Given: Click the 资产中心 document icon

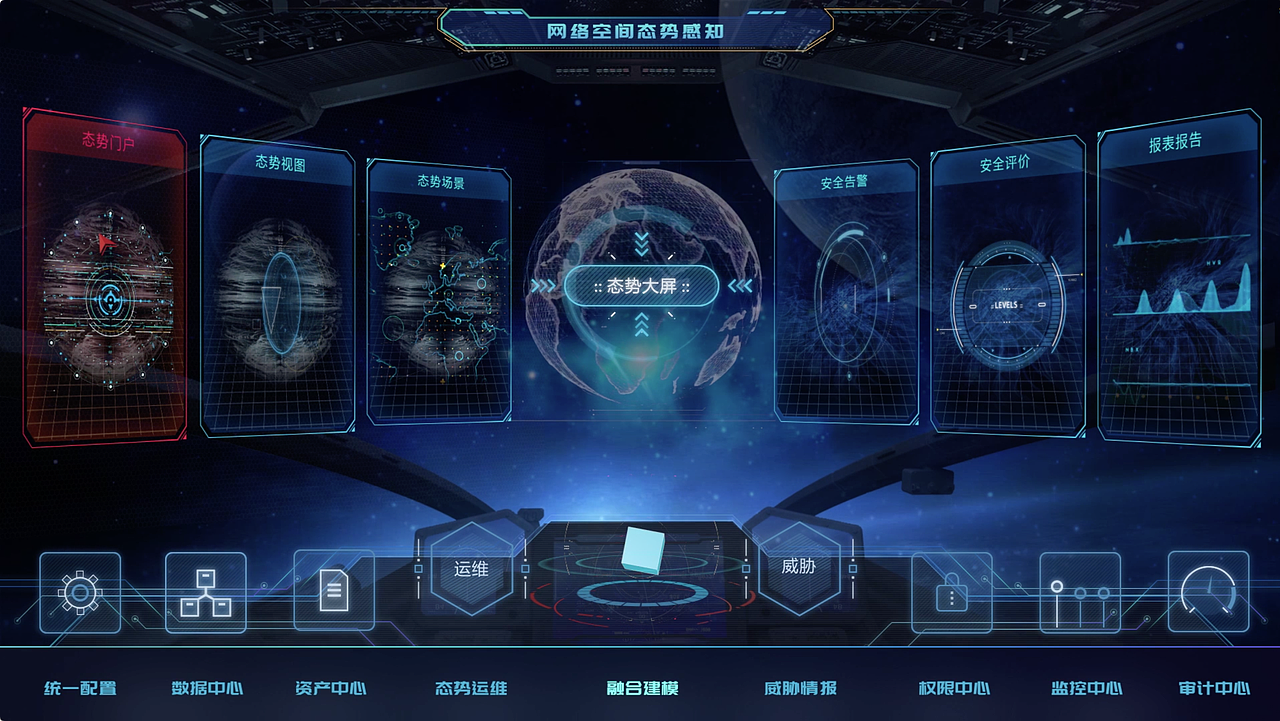Looking at the screenshot, I should [x=333, y=589].
